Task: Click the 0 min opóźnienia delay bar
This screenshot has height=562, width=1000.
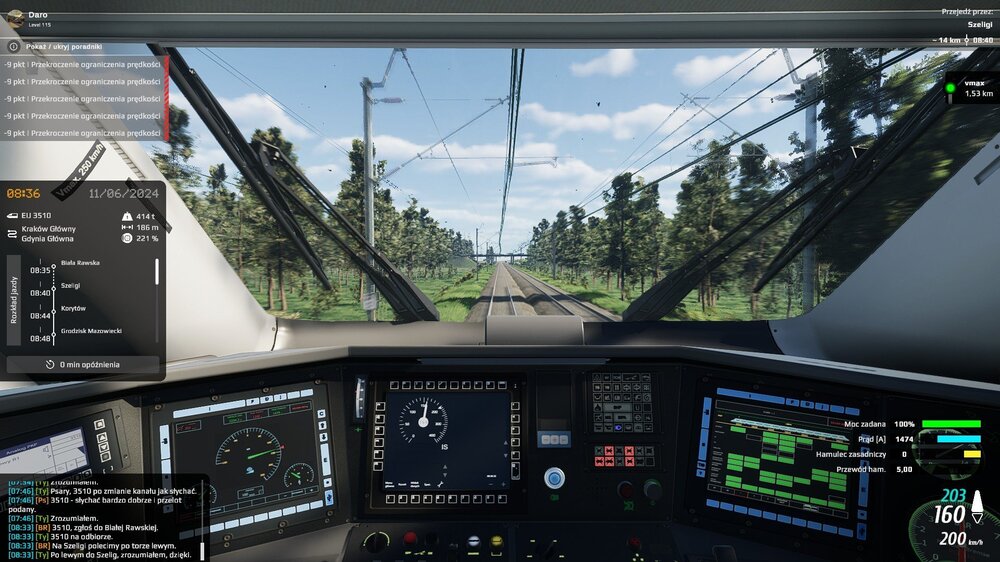Action: point(83,364)
